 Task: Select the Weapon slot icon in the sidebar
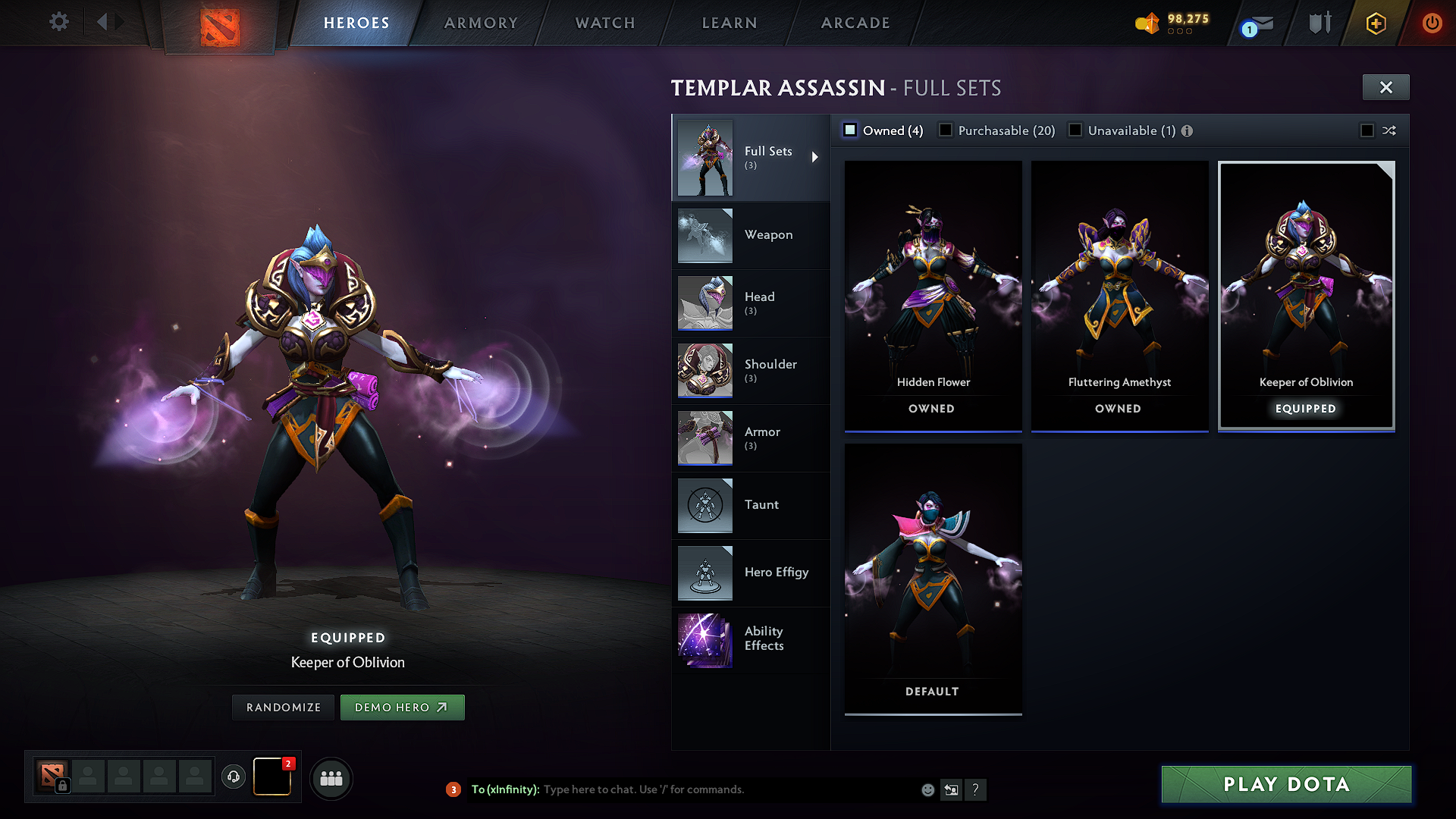point(704,236)
